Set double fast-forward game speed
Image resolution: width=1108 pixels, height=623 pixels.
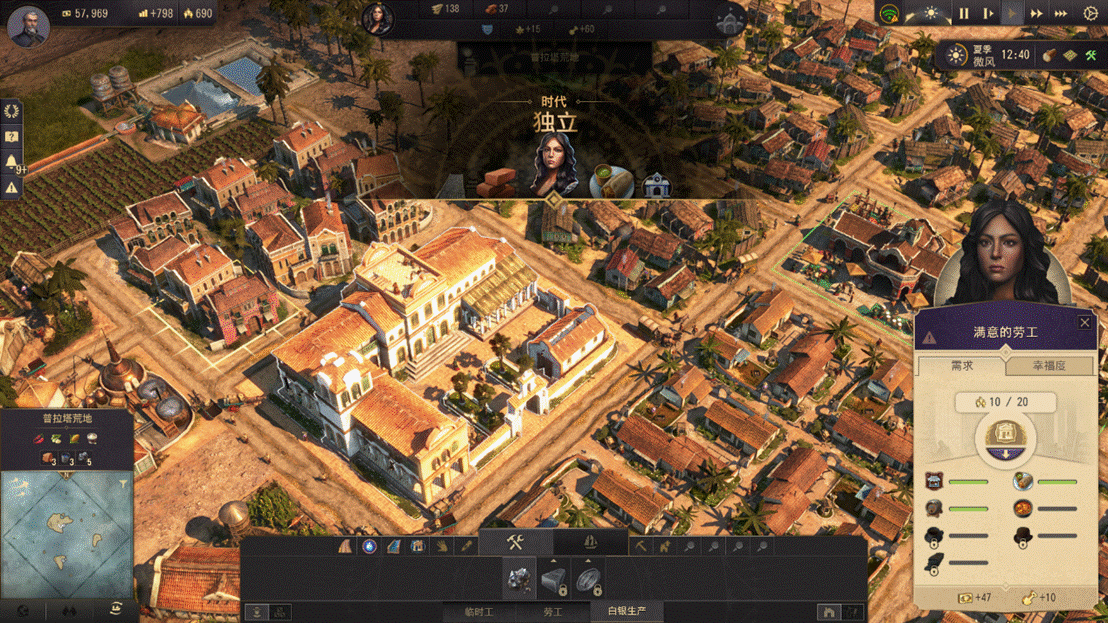pyautogui.click(x=1037, y=14)
